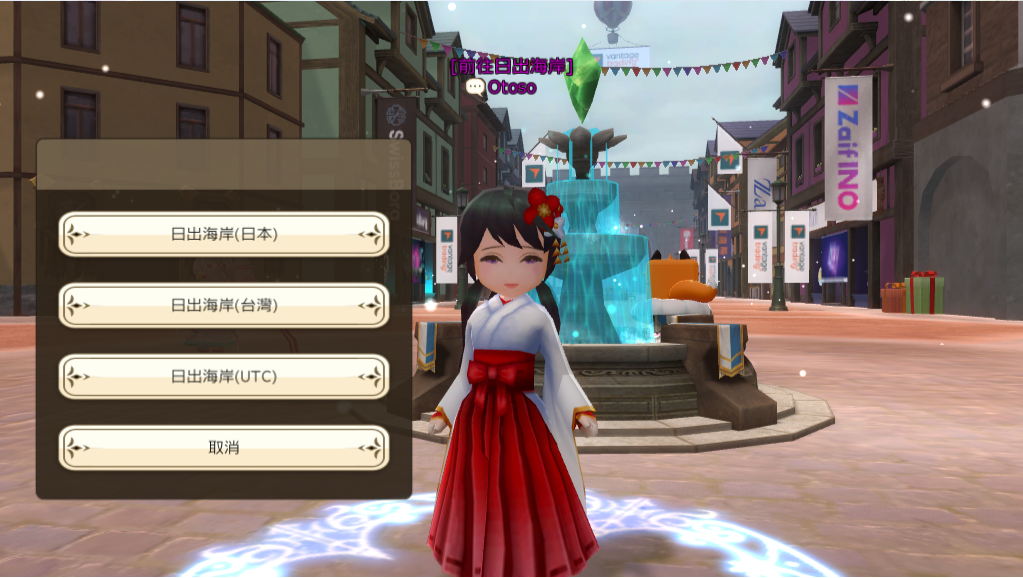Choose 日出海岸(日本) destination

click(x=224, y=234)
